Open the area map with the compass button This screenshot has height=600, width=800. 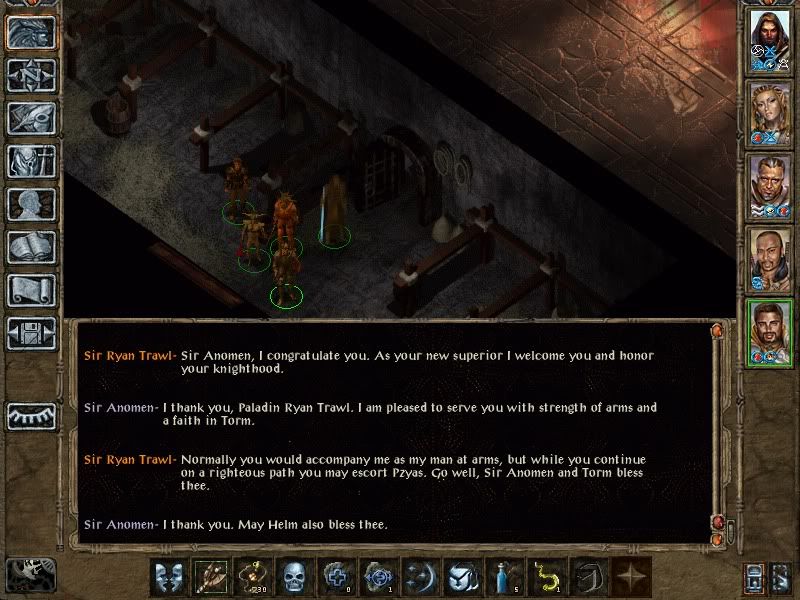point(31,75)
